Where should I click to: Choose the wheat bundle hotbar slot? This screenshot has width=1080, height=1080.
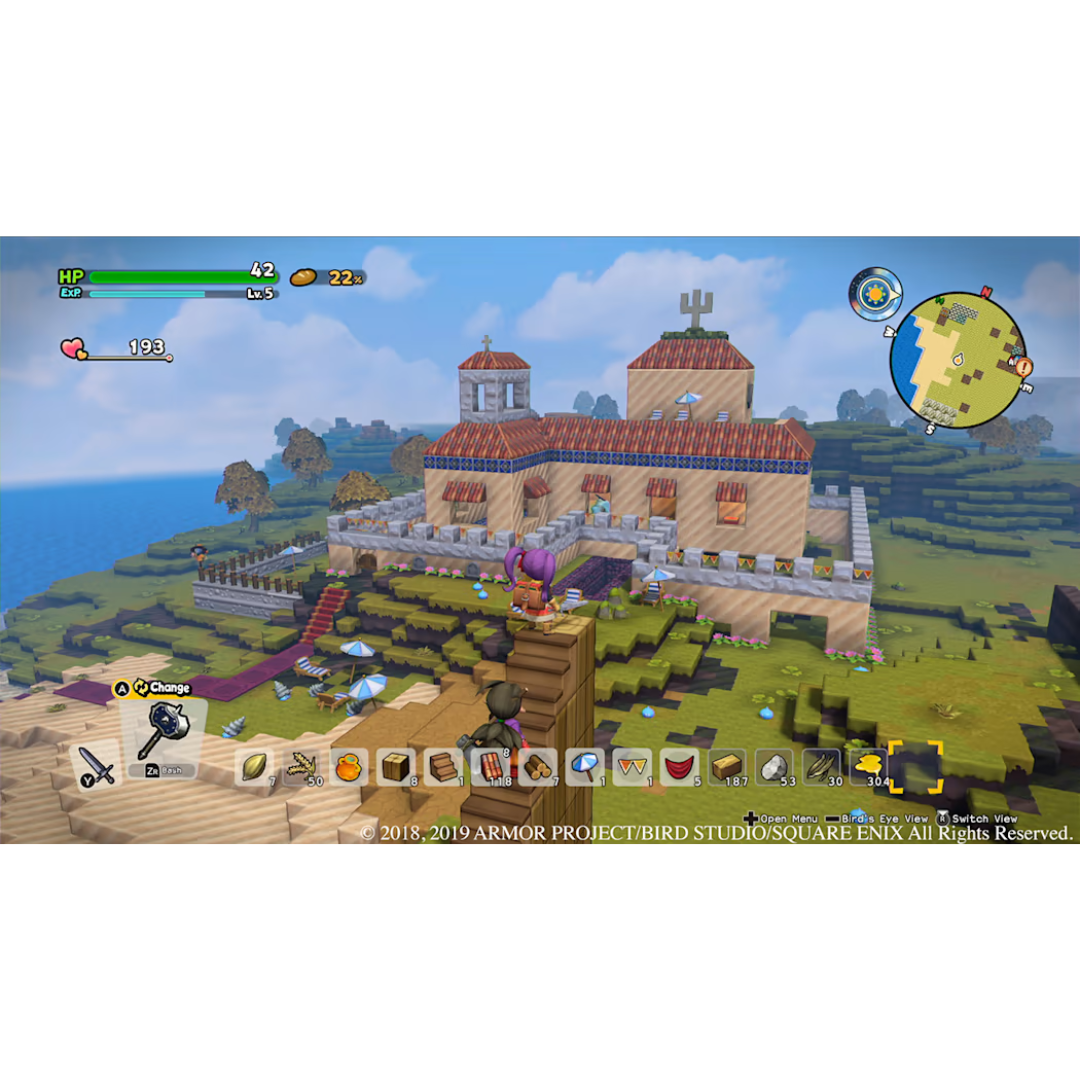coord(302,767)
